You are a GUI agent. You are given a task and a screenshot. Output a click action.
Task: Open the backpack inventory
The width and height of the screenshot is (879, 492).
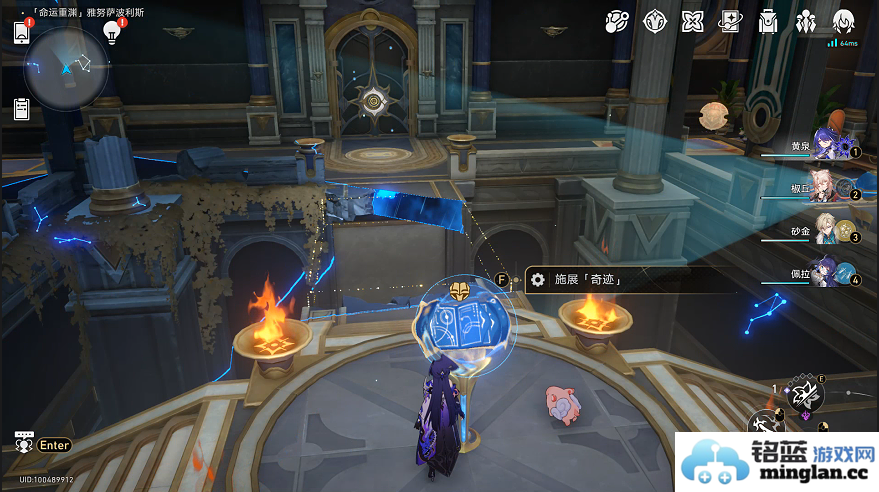pos(768,21)
